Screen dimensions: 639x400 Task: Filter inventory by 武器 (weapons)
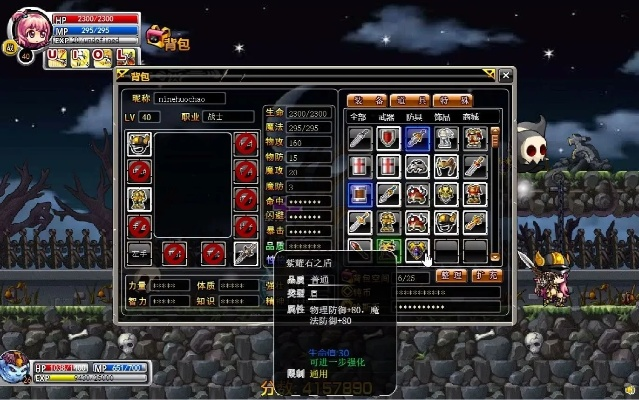tap(388, 117)
